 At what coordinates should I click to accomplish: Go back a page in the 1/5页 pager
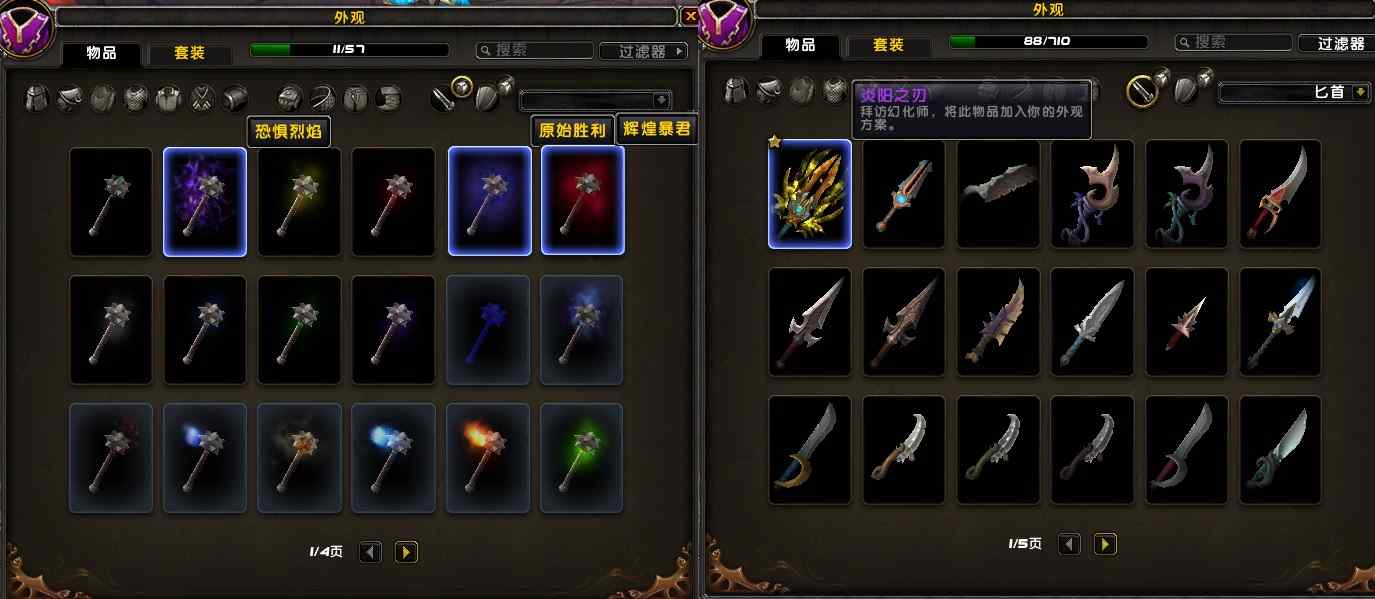coord(1070,544)
